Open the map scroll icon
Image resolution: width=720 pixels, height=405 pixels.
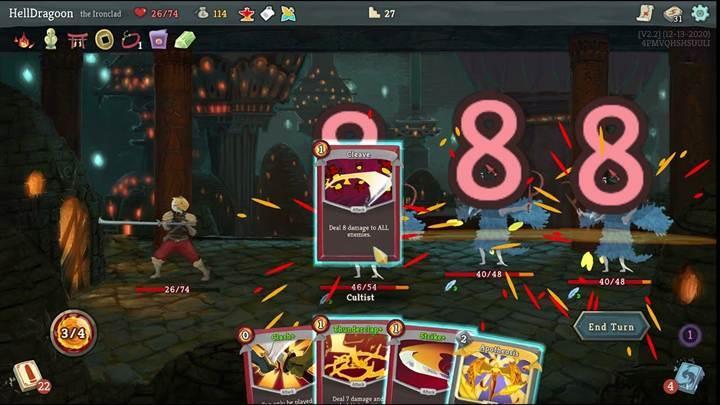pyautogui.click(x=644, y=13)
